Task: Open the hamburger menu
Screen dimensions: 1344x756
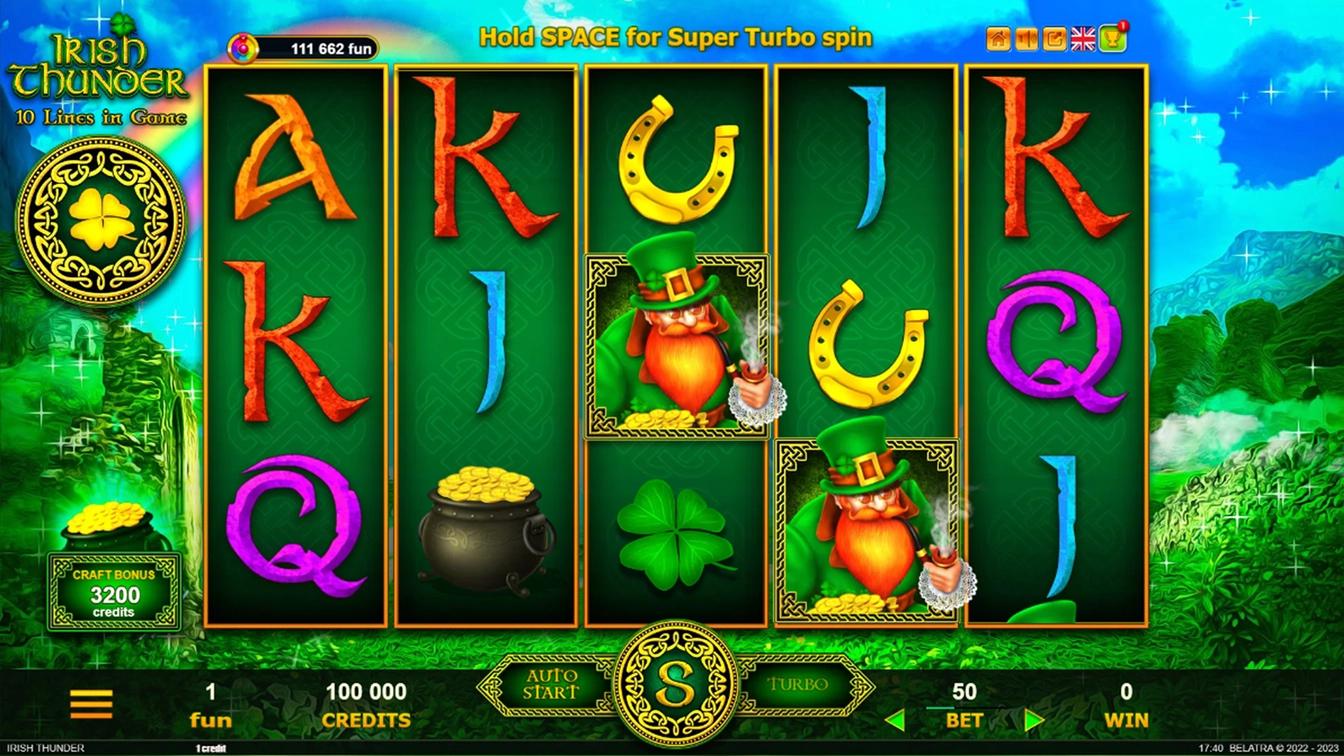Action: coord(91,704)
